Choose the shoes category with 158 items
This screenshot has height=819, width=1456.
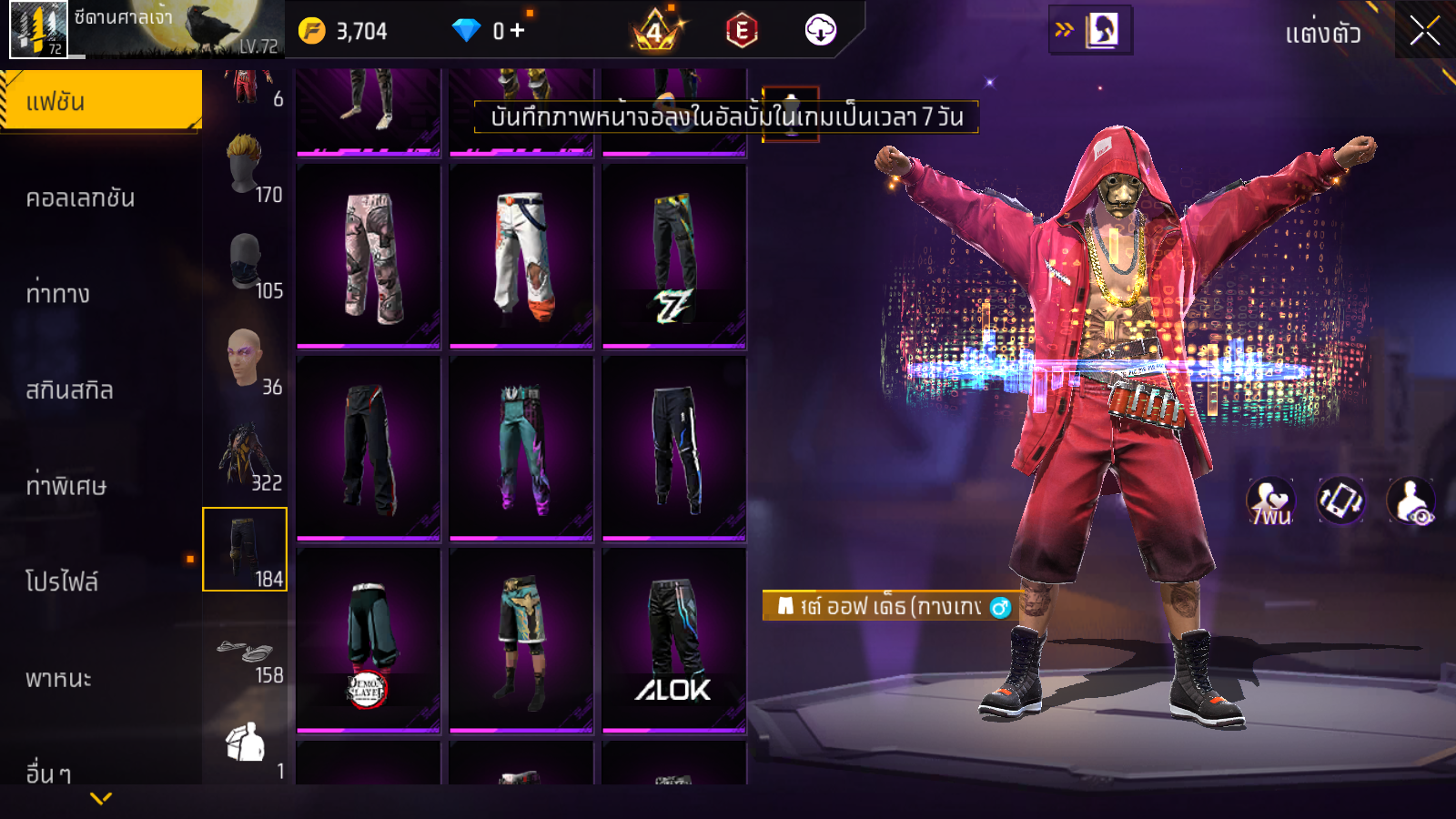pos(245,657)
